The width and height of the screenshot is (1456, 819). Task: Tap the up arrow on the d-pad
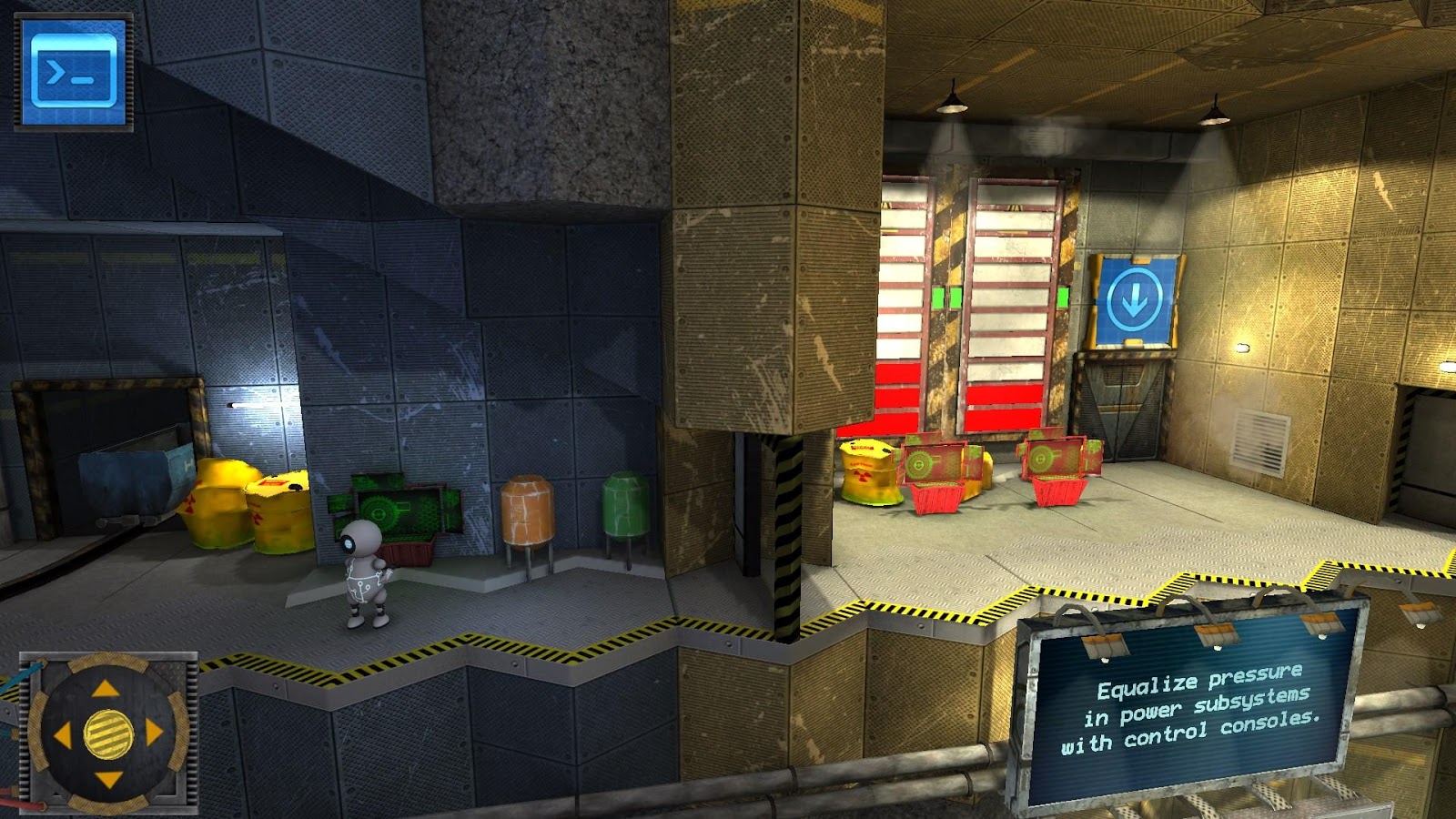[x=106, y=689]
